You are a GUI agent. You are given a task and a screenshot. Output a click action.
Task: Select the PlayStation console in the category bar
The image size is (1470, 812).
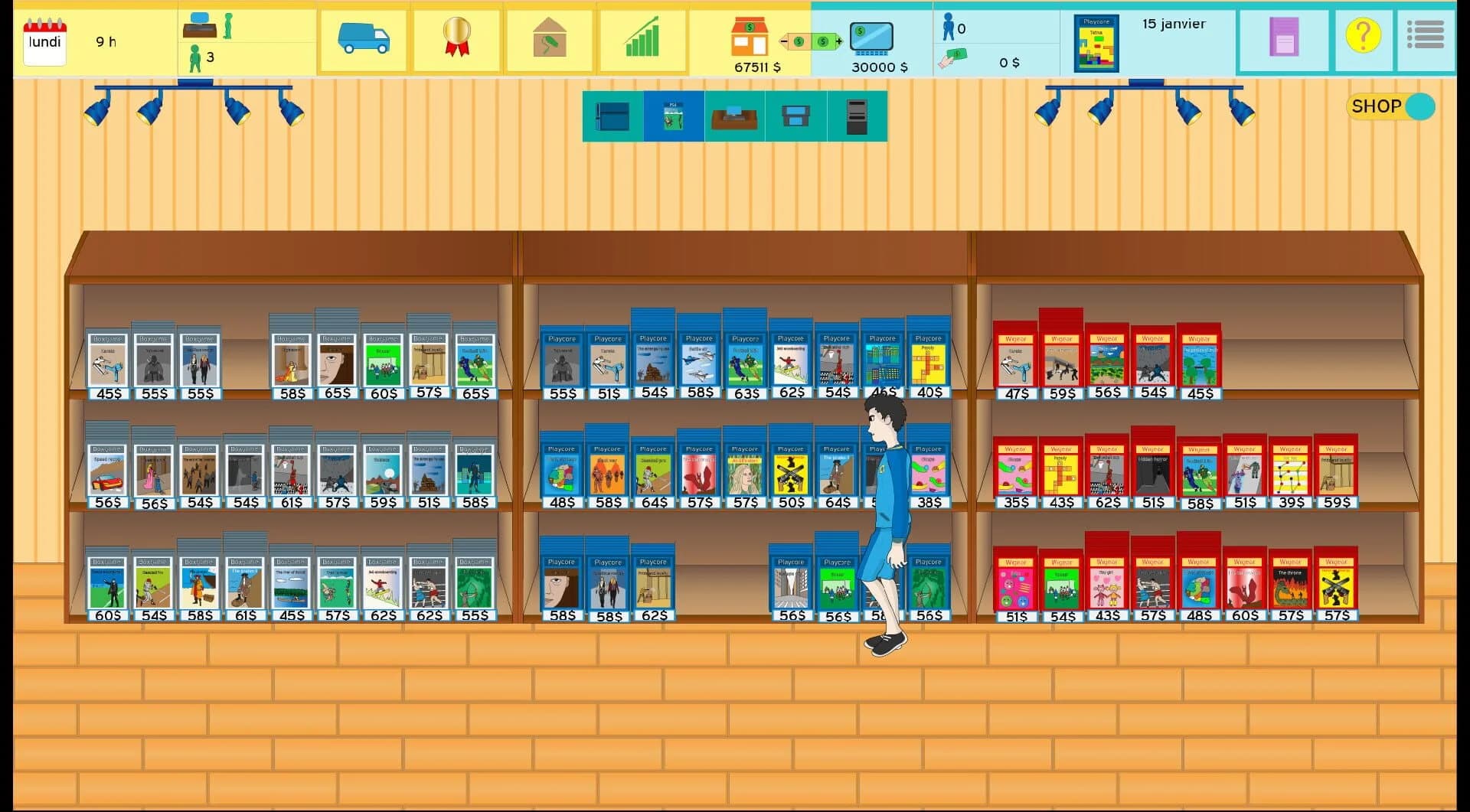coord(612,116)
